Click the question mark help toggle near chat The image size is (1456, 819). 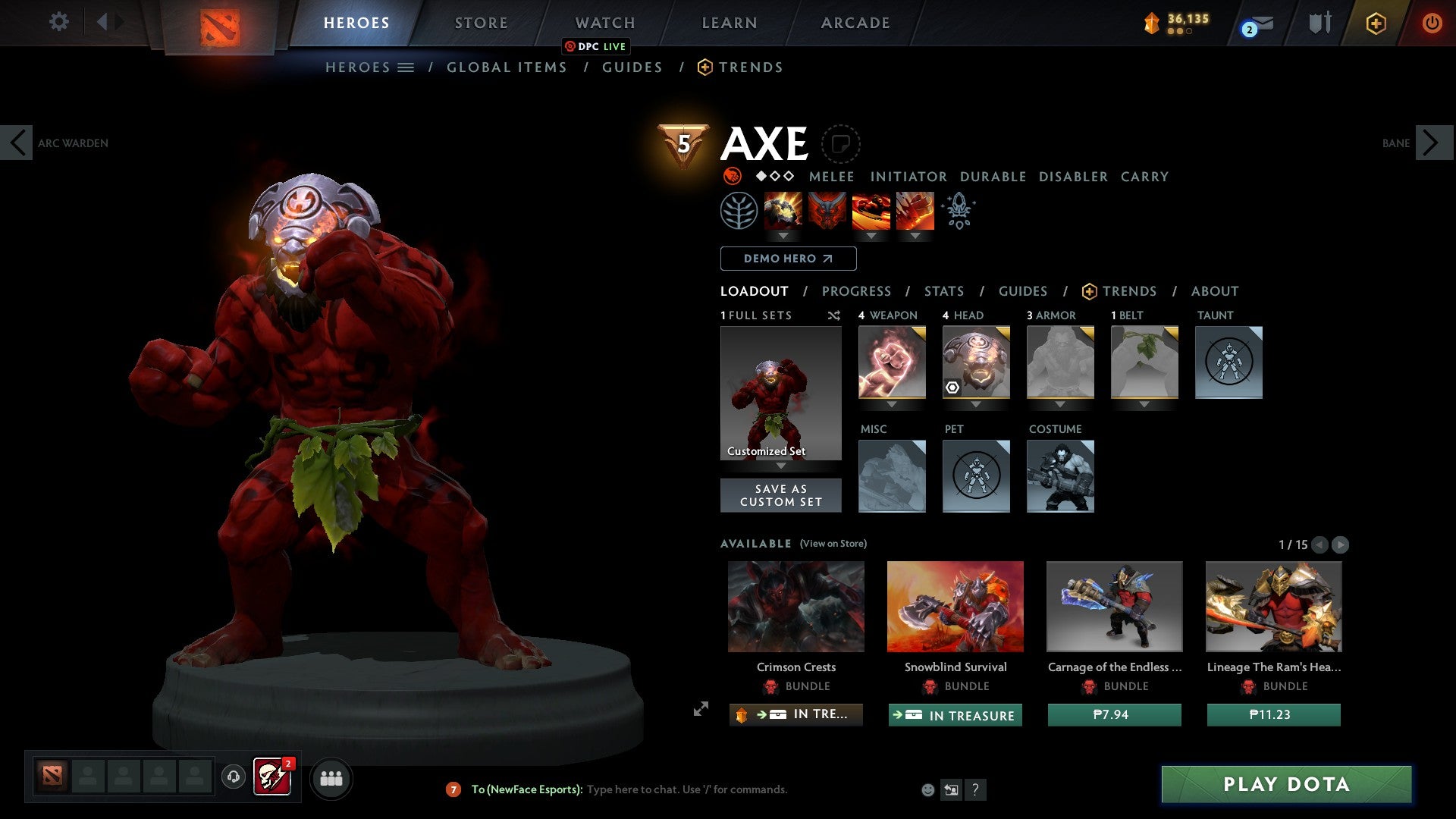pyautogui.click(x=975, y=789)
